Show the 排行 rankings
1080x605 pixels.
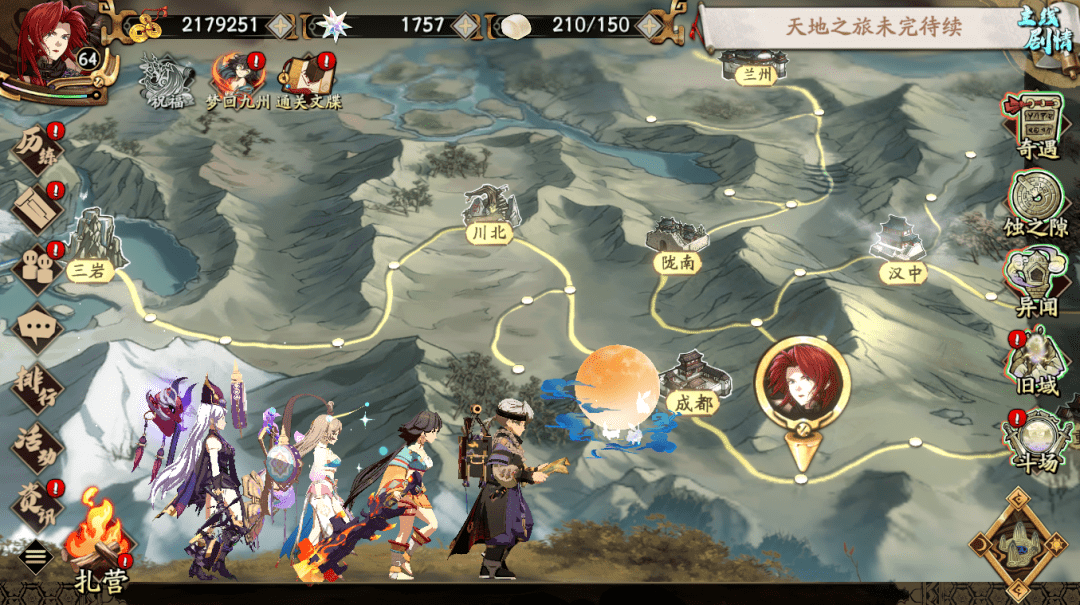click(37, 385)
